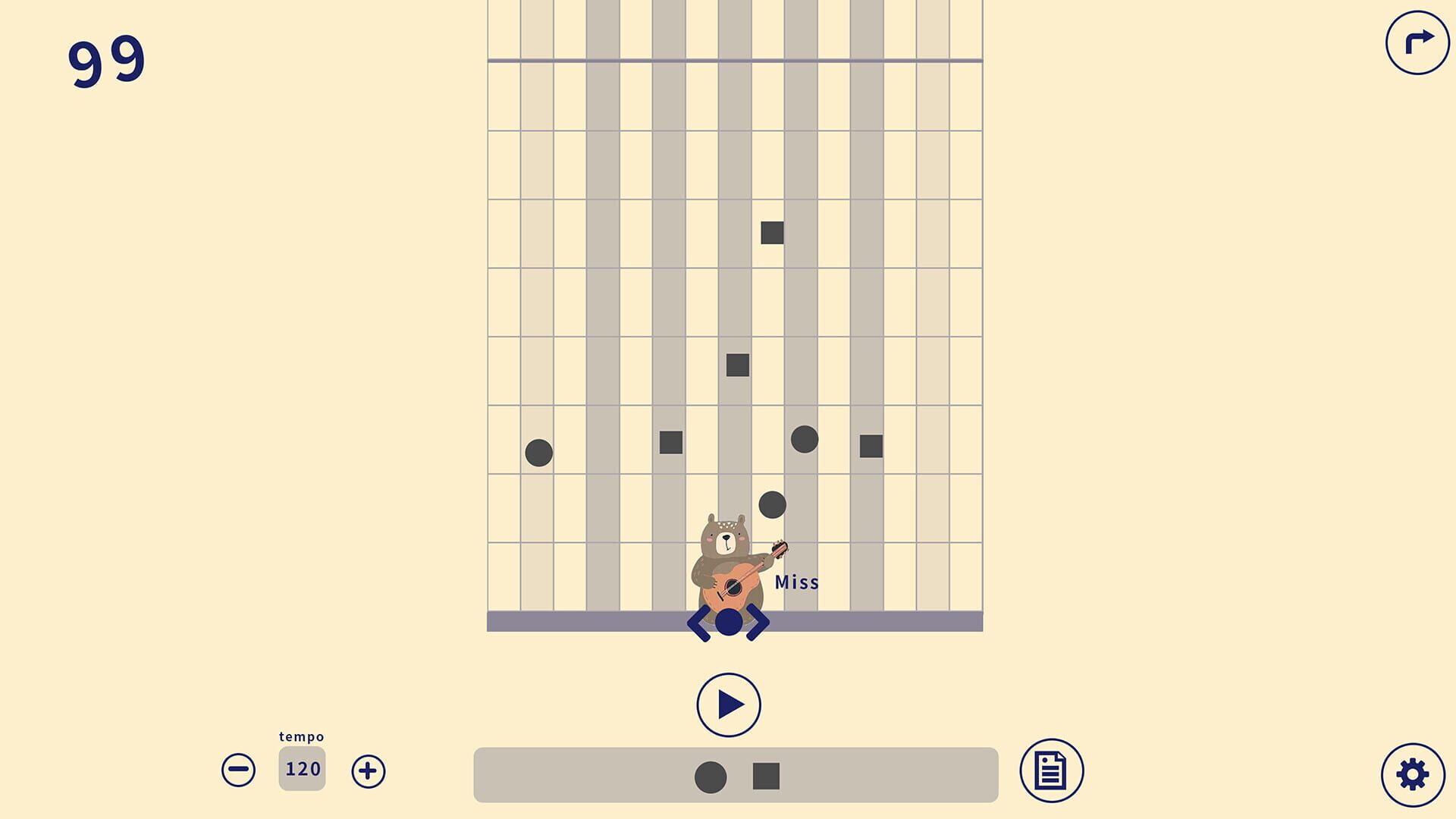Click the rightmost square note on the grid
Viewport: 1456px width, 819px height.
point(871,447)
